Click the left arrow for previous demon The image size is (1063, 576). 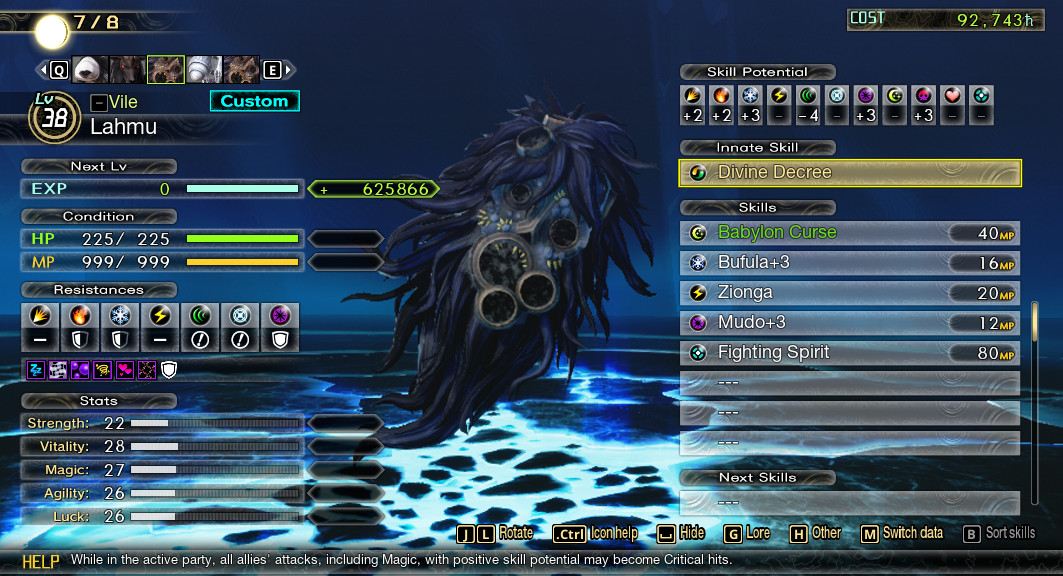[42, 70]
